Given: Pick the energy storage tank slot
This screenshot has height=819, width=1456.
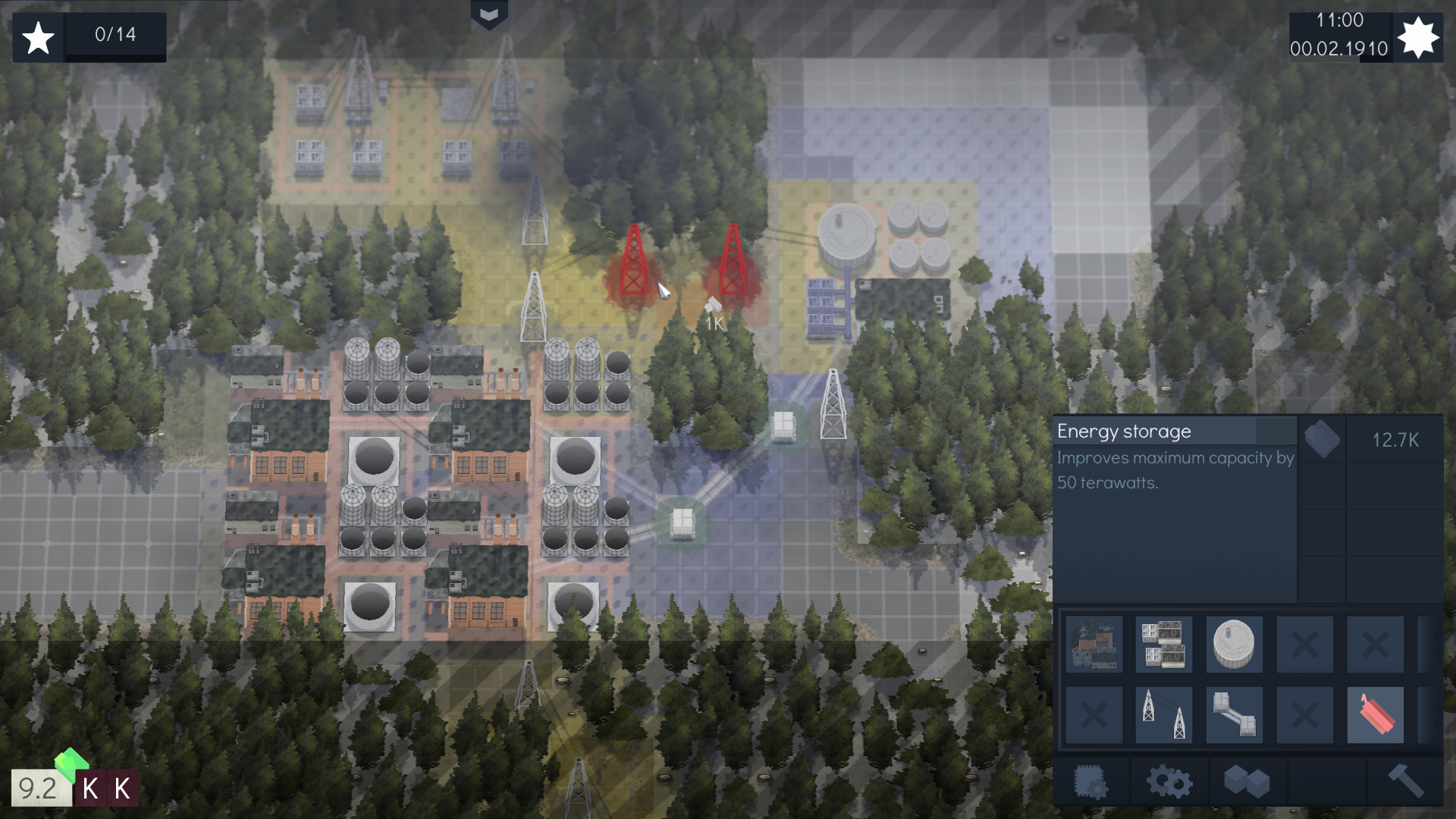Looking at the screenshot, I should (1234, 645).
